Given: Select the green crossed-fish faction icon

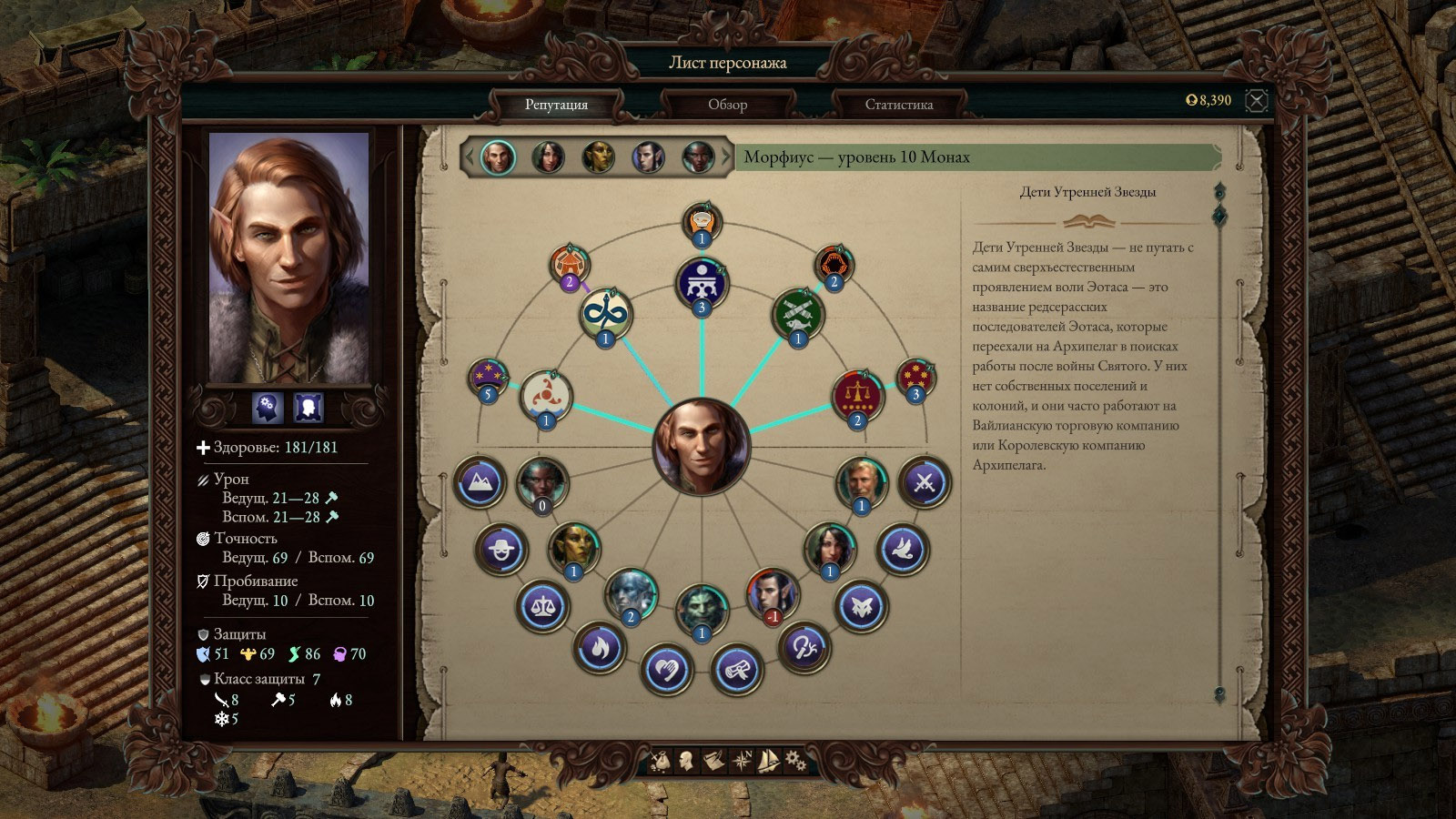Looking at the screenshot, I should 798,314.
